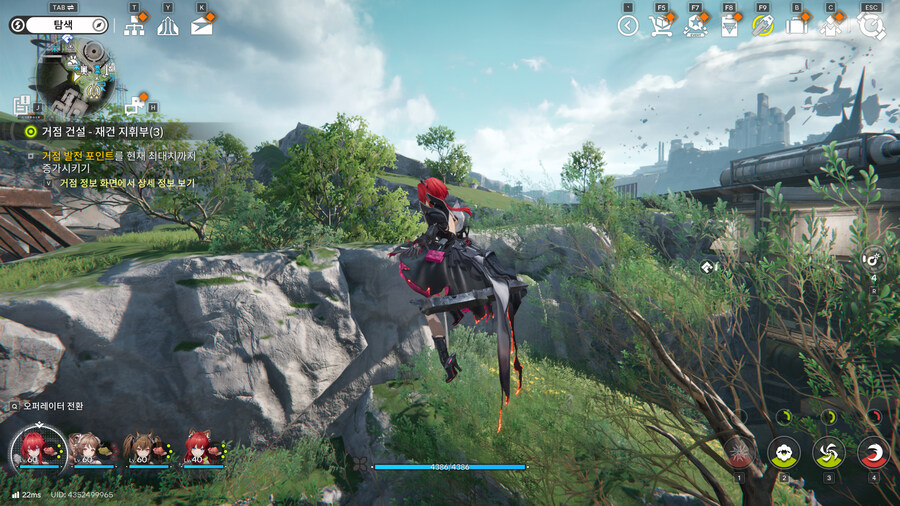This screenshot has height=506, width=900.
Task: Use the first red-tinted combat skill
Action: click(740, 452)
